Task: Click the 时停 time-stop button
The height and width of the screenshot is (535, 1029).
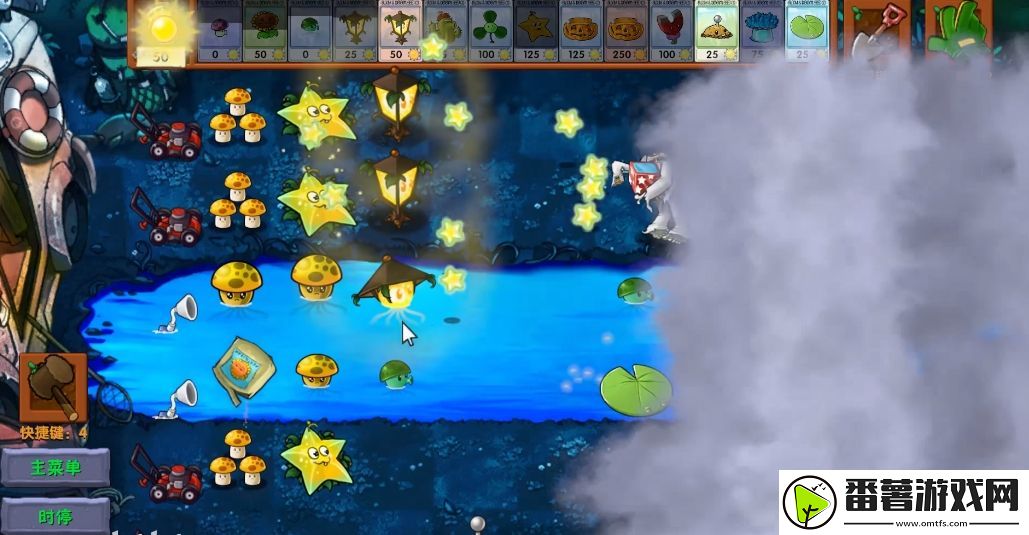Action: tap(55, 516)
